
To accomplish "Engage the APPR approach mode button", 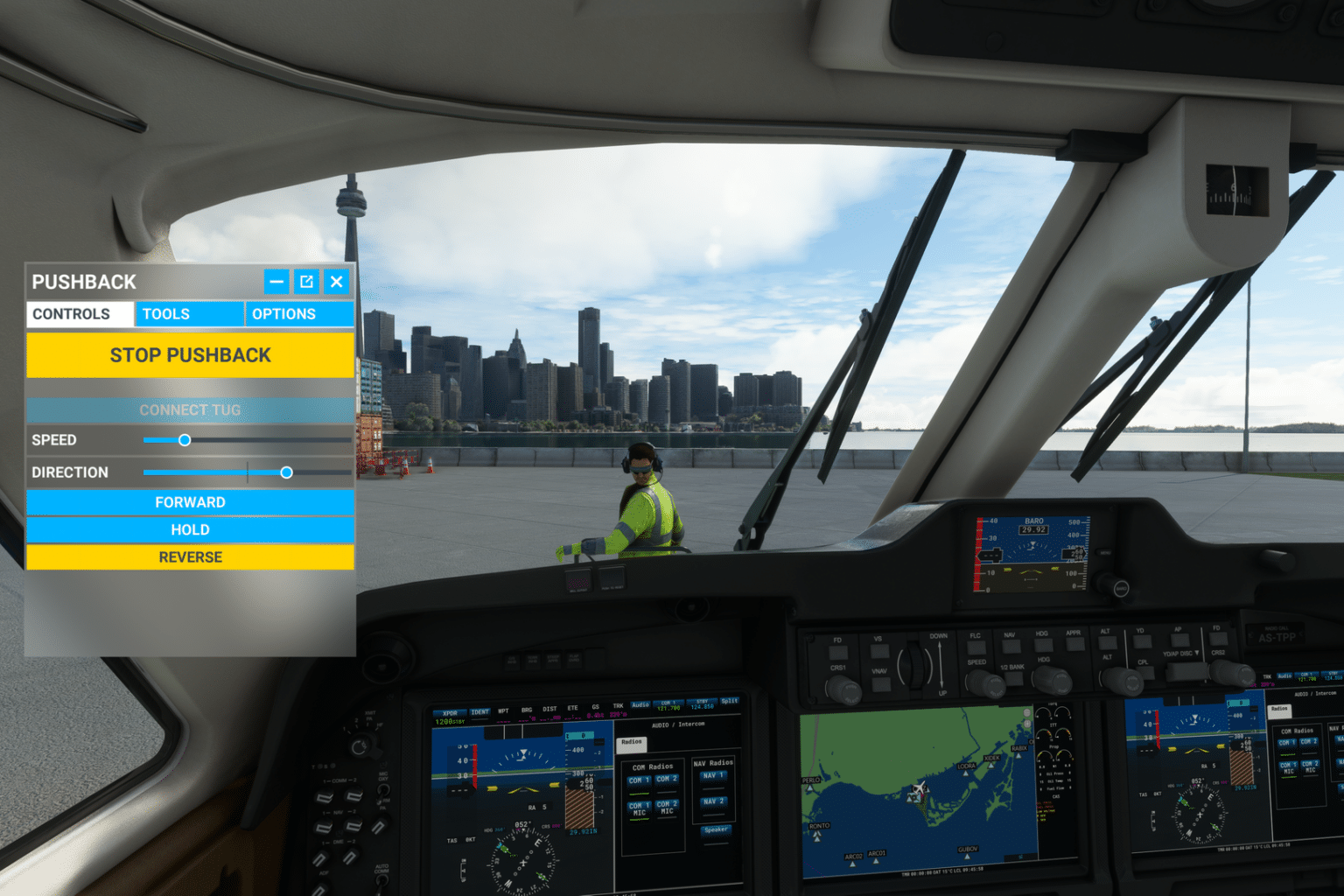I will point(1075,645).
